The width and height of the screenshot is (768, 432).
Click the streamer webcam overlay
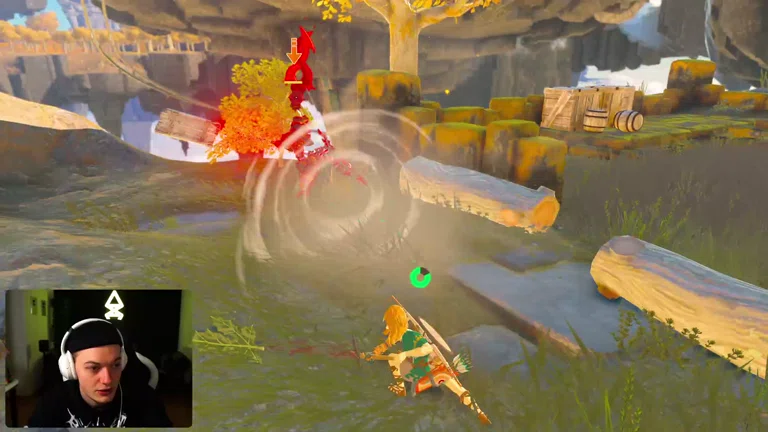point(98,358)
